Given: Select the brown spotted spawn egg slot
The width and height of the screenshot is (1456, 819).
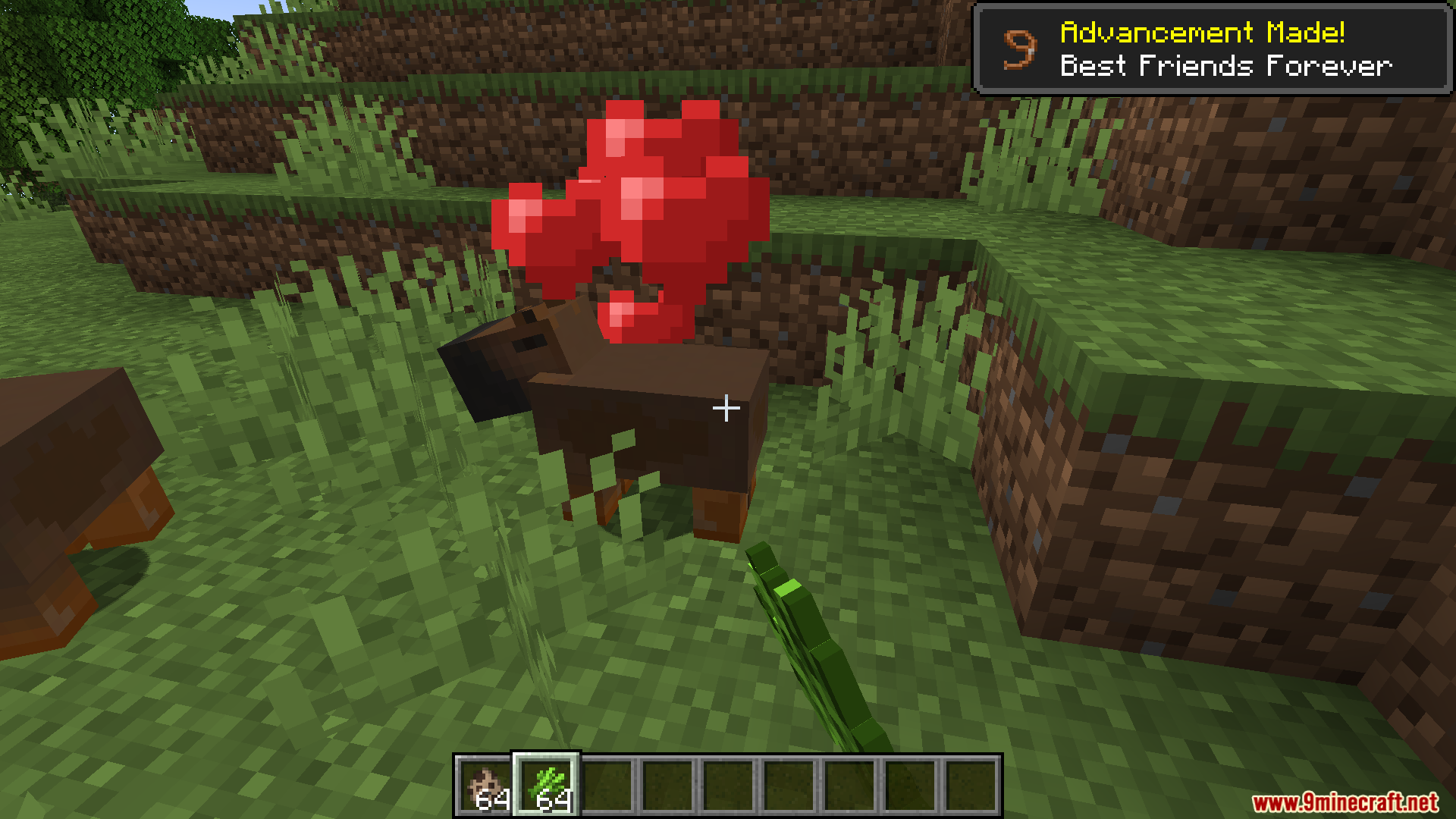Looking at the screenshot, I should (485, 786).
